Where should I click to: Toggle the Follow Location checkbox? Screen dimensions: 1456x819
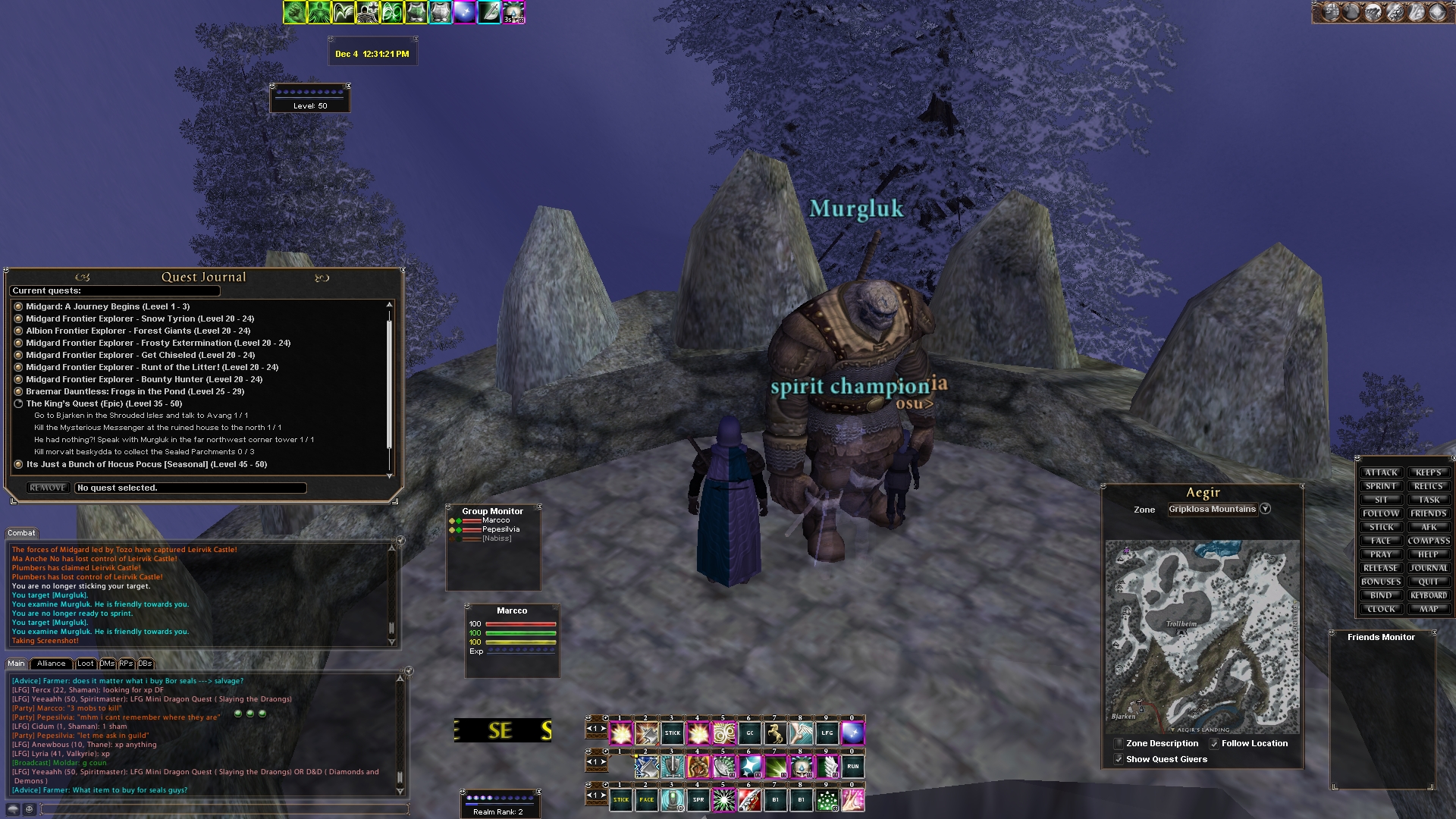coord(1214,744)
